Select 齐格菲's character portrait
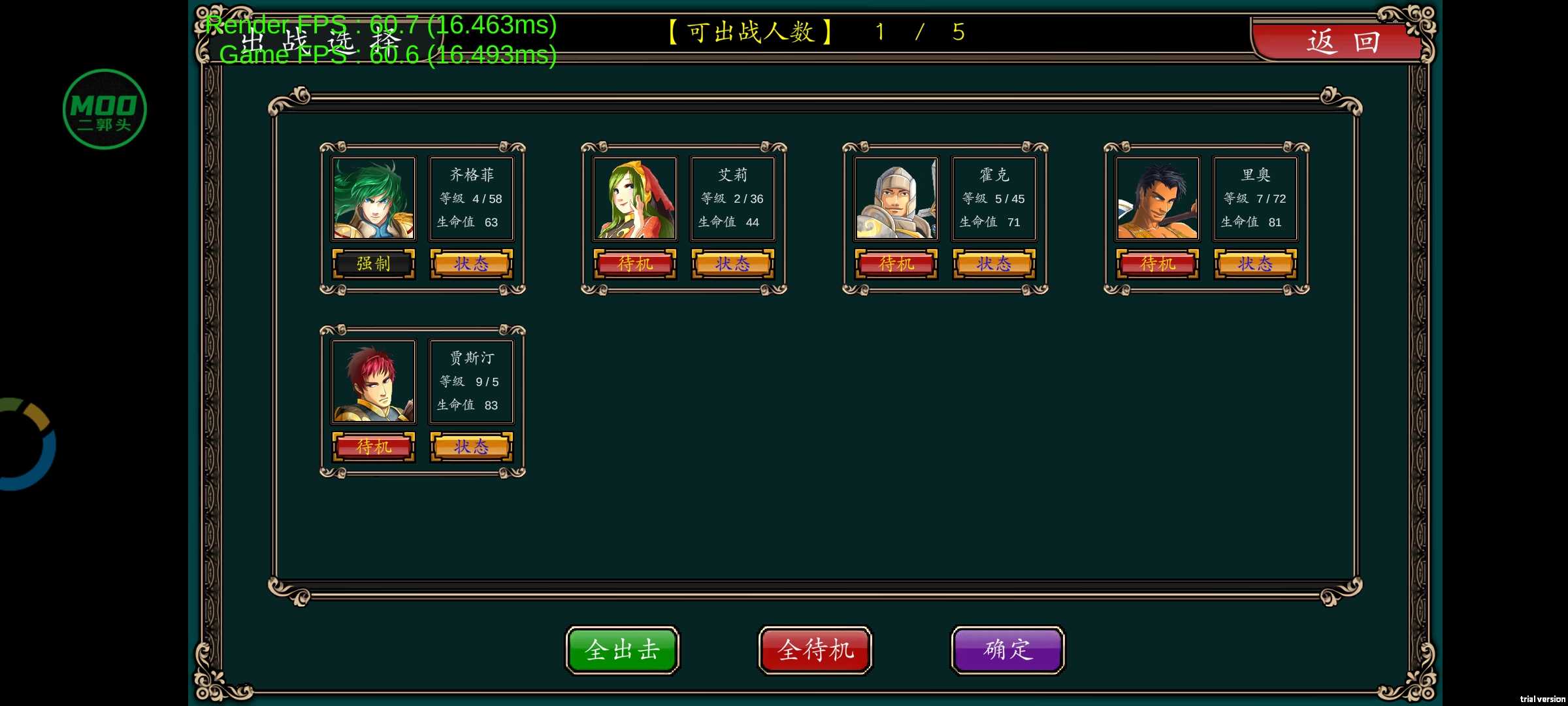 pyautogui.click(x=374, y=198)
